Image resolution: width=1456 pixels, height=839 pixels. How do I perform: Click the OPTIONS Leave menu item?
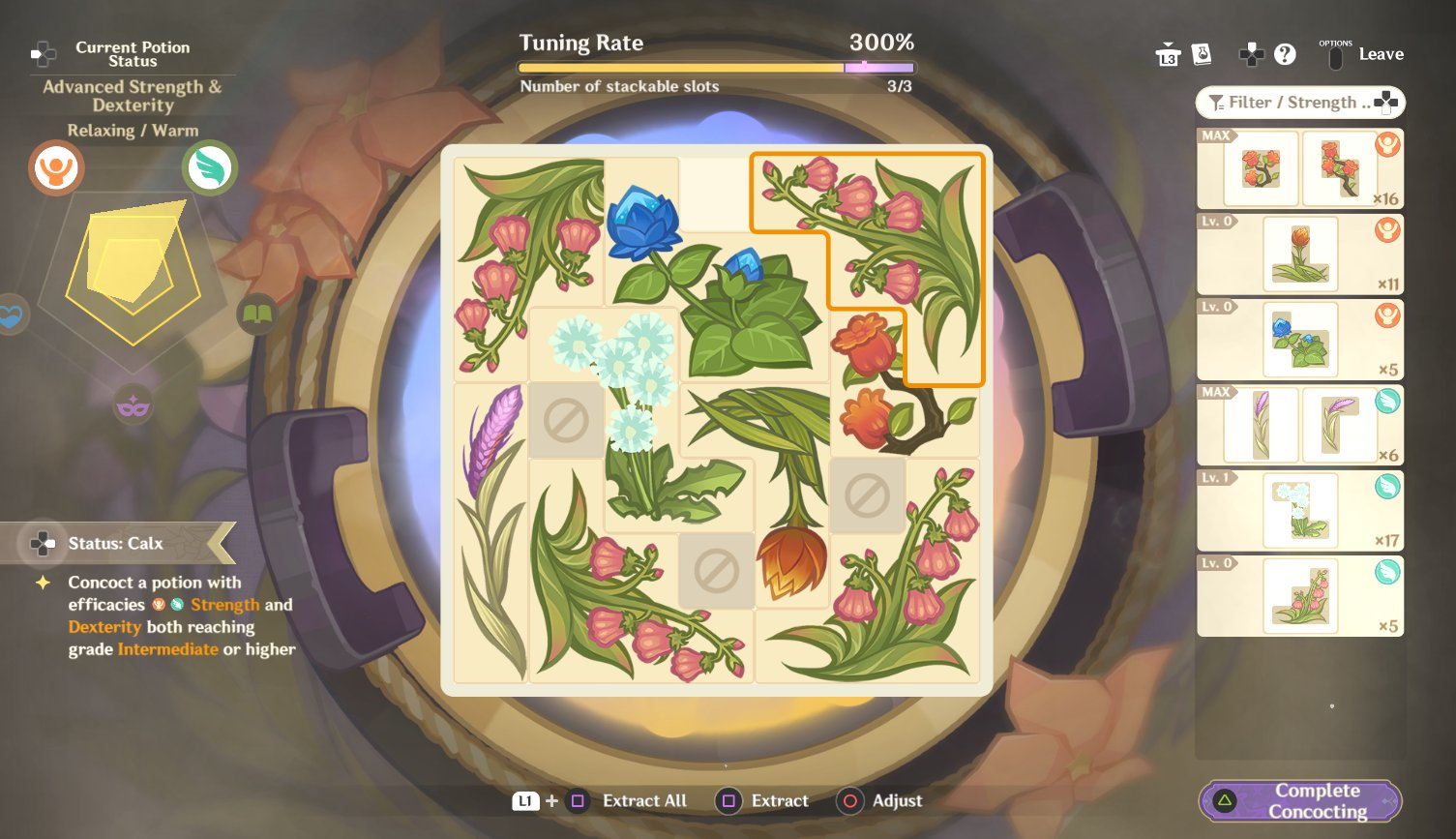tap(1364, 54)
